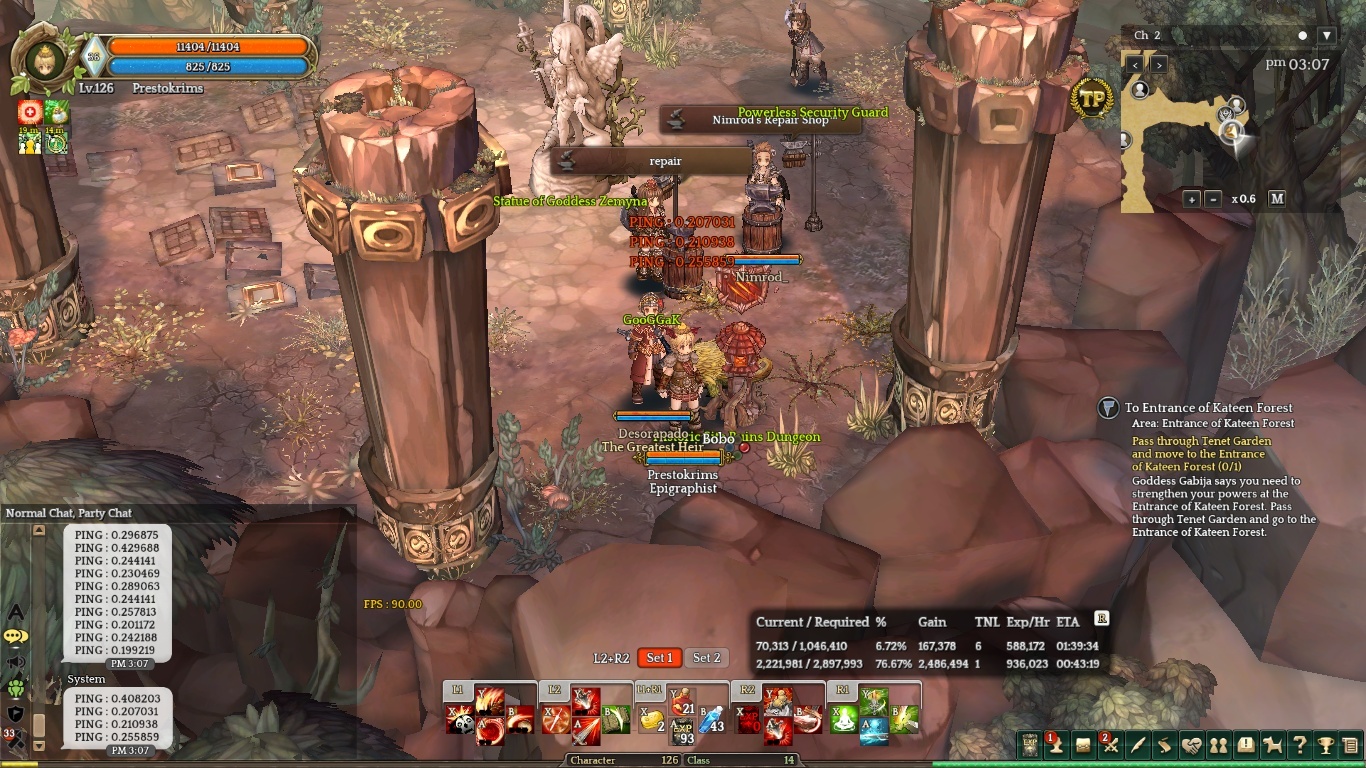Screen dimensions: 1366x768
Task: Click the minimap left arrow button
Action: 1135,64
